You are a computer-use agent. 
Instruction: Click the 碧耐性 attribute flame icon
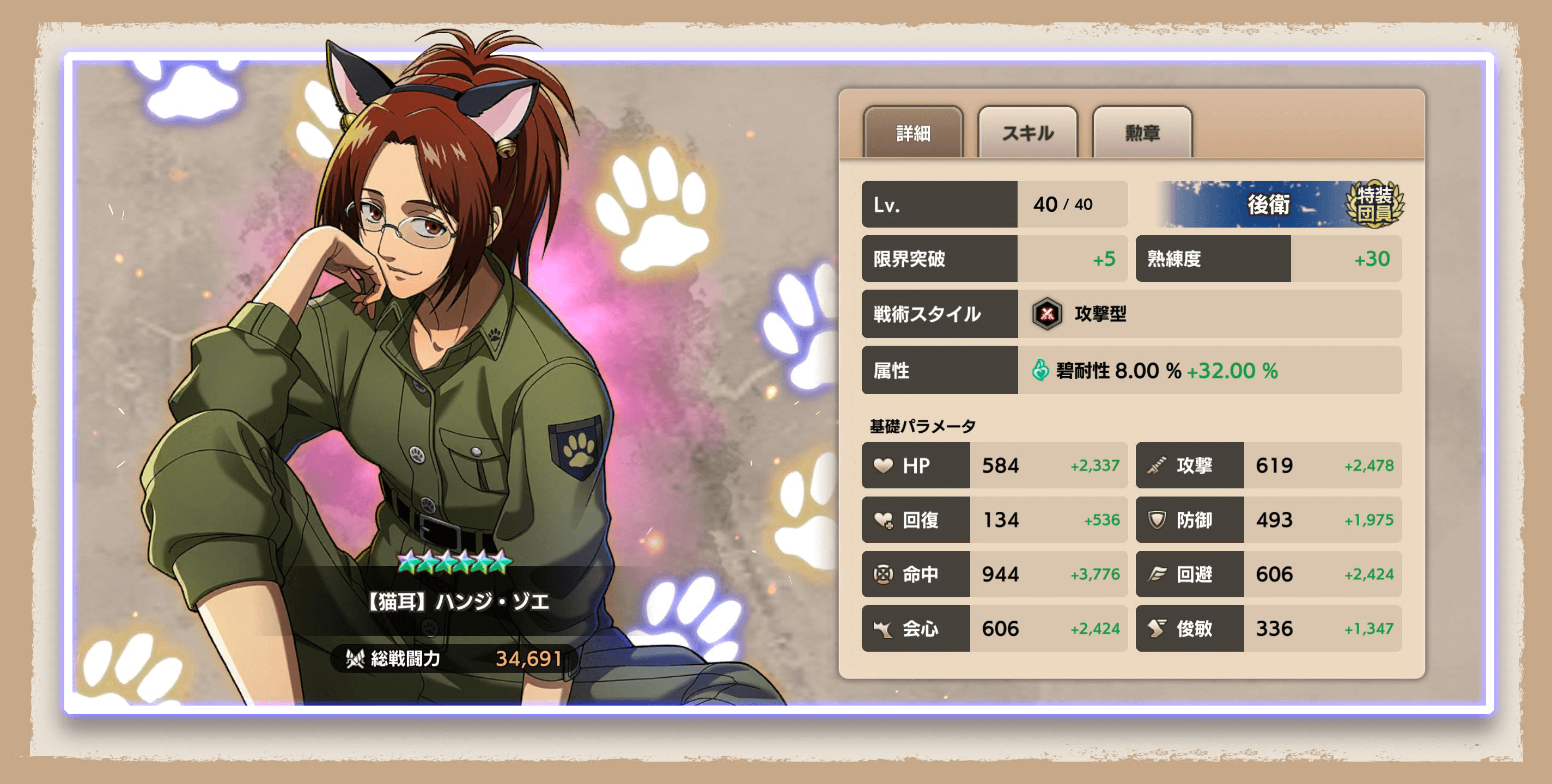(1040, 371)
